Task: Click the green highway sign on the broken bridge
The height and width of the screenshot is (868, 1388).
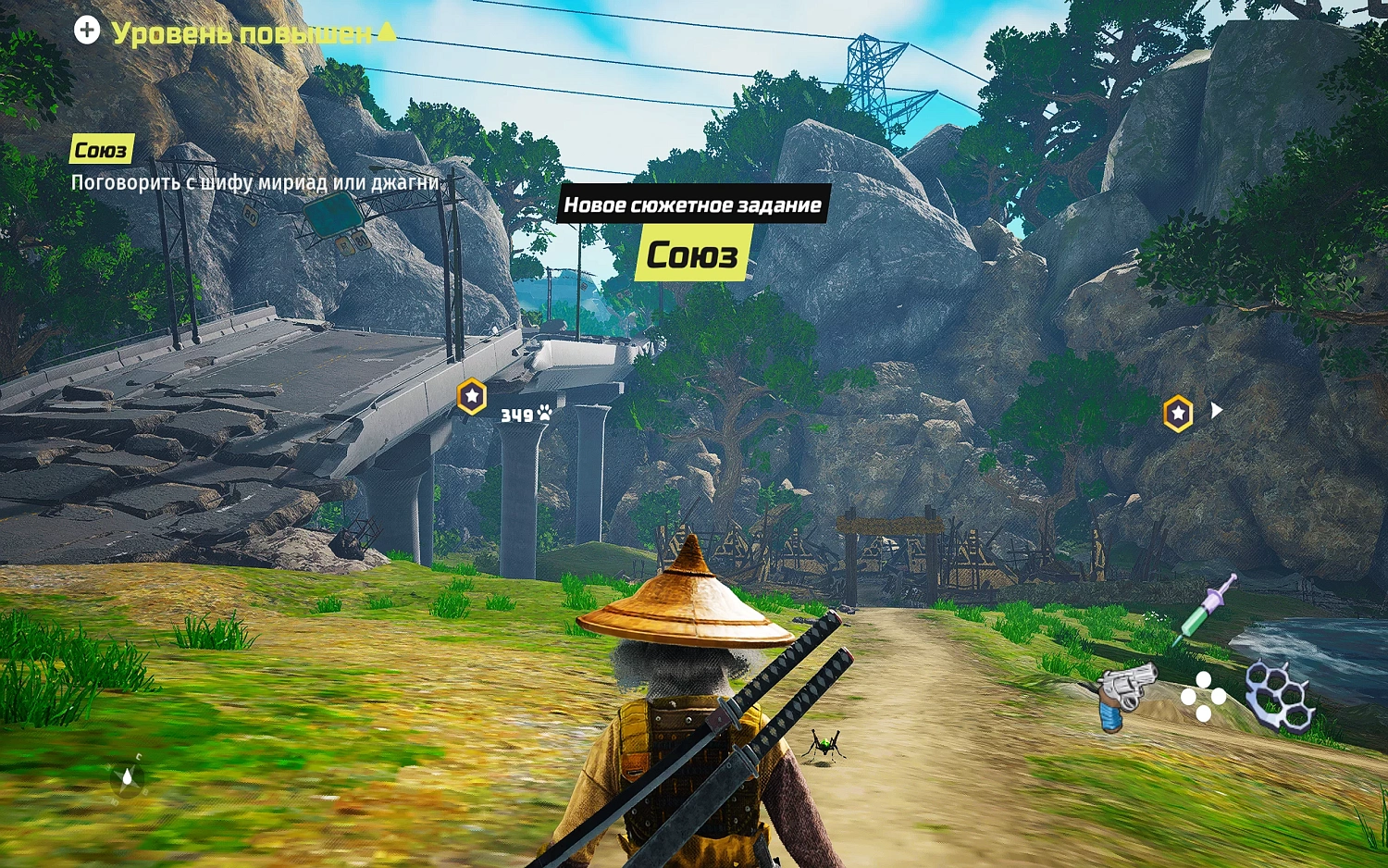Action: [333, 215]
